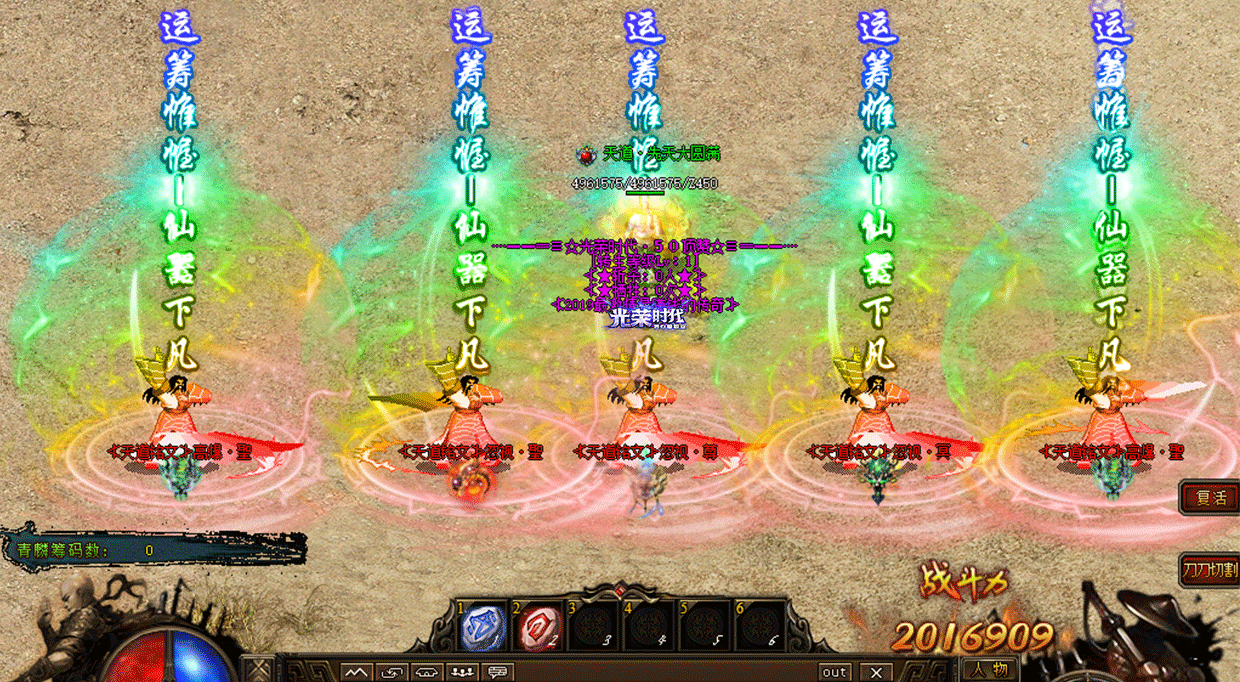
Task: Click the out button on the bottom bar
Action: click(834, 672)
